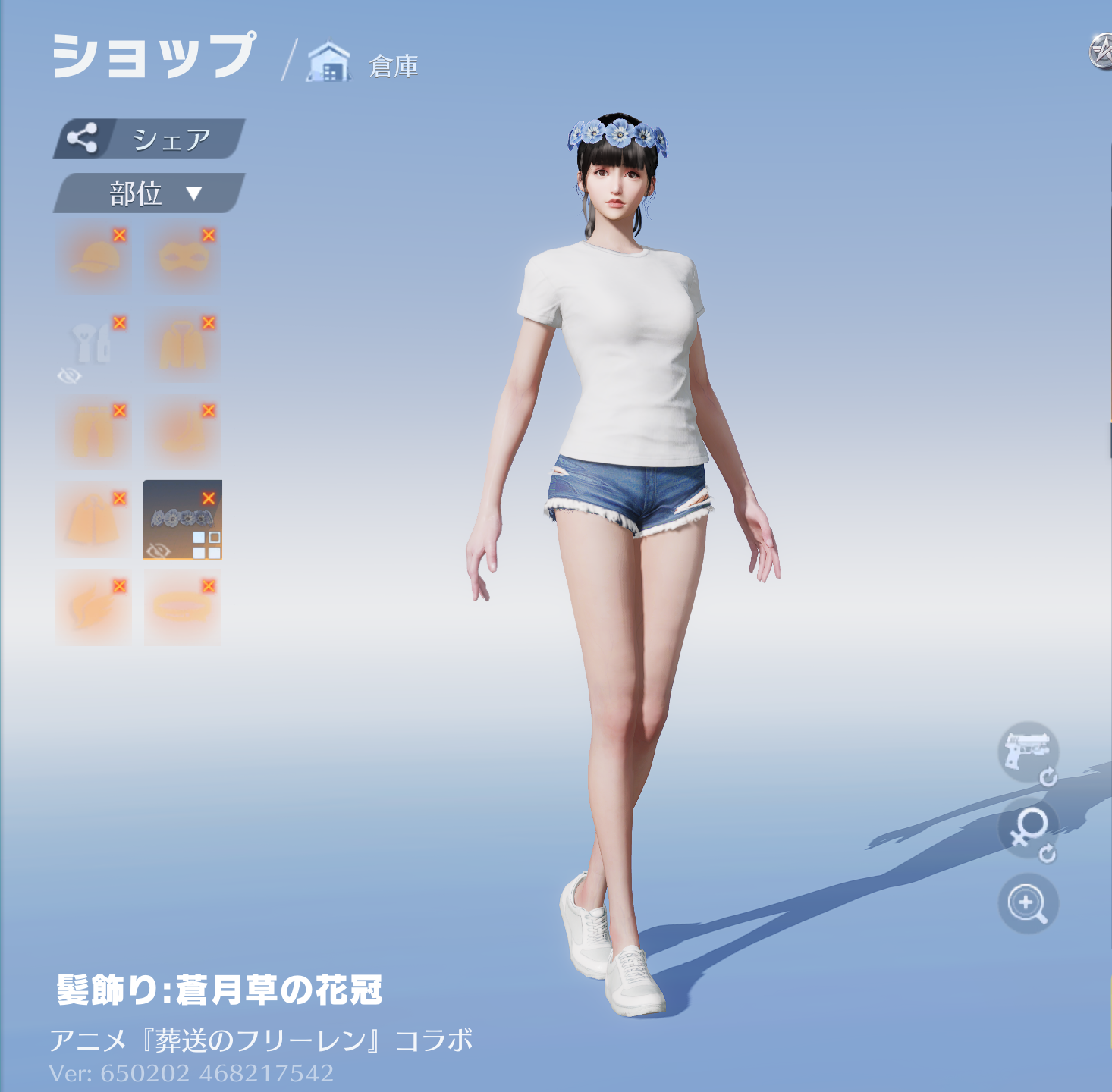Choose the makeup brush and lipstick slot

pyautogui.click(x=93, y=344)
